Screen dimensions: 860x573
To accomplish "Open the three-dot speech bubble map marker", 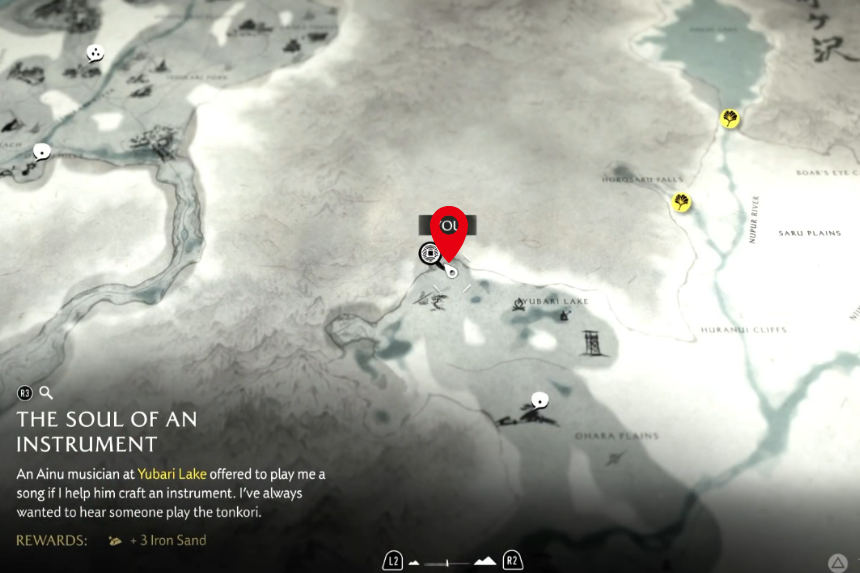I will pos(95,53).
